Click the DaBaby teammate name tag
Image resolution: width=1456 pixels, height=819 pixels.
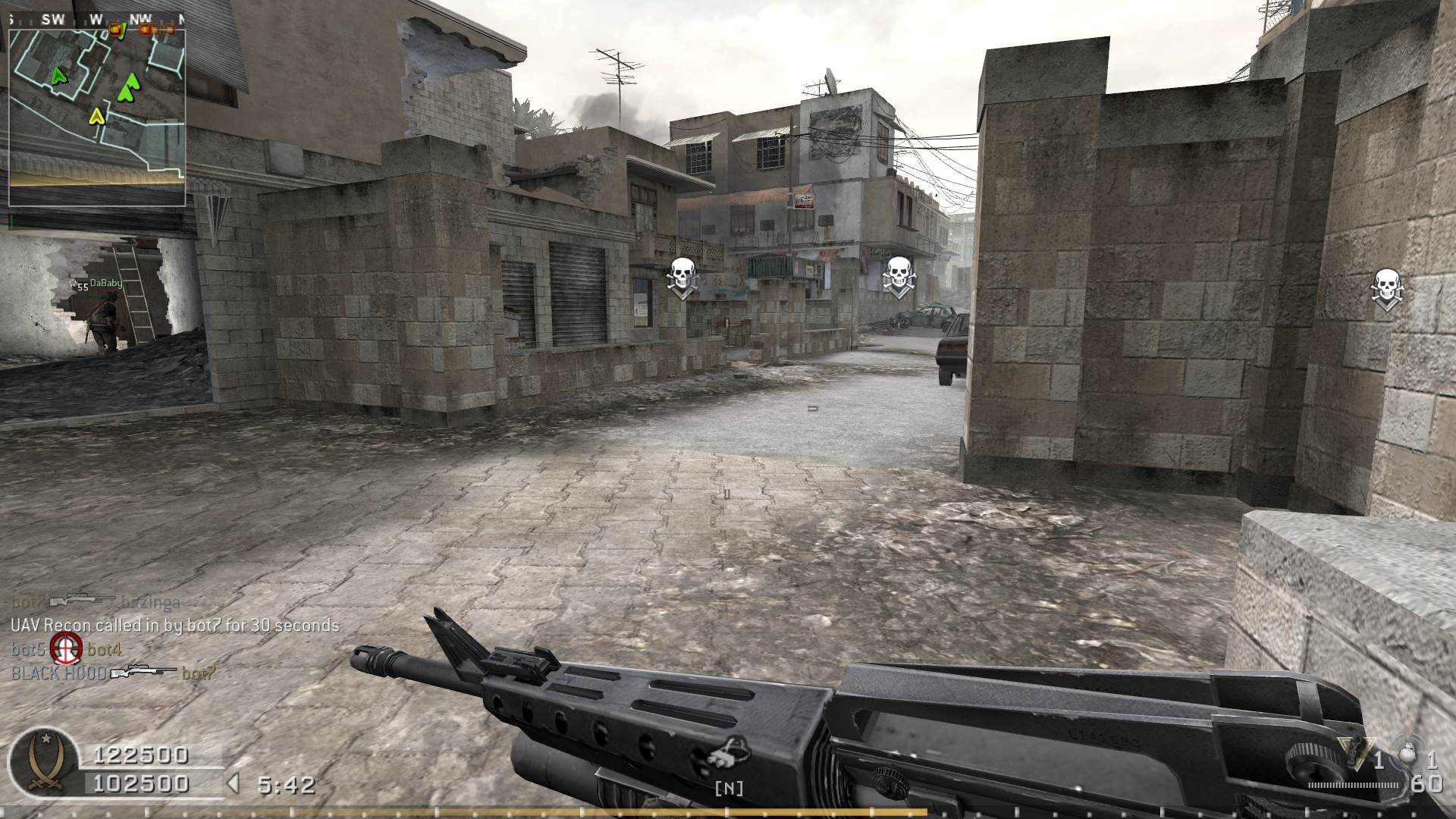point(105,284)
